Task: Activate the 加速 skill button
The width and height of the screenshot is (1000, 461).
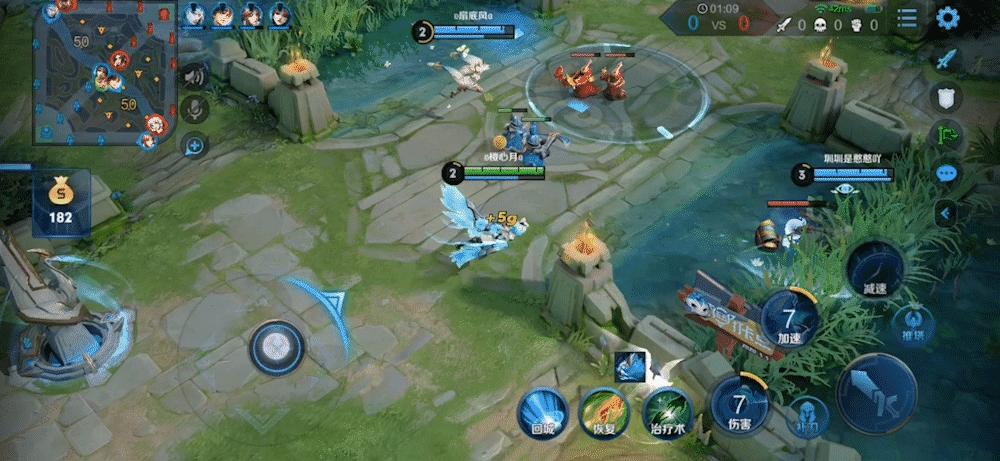Action: coord(790,320)
